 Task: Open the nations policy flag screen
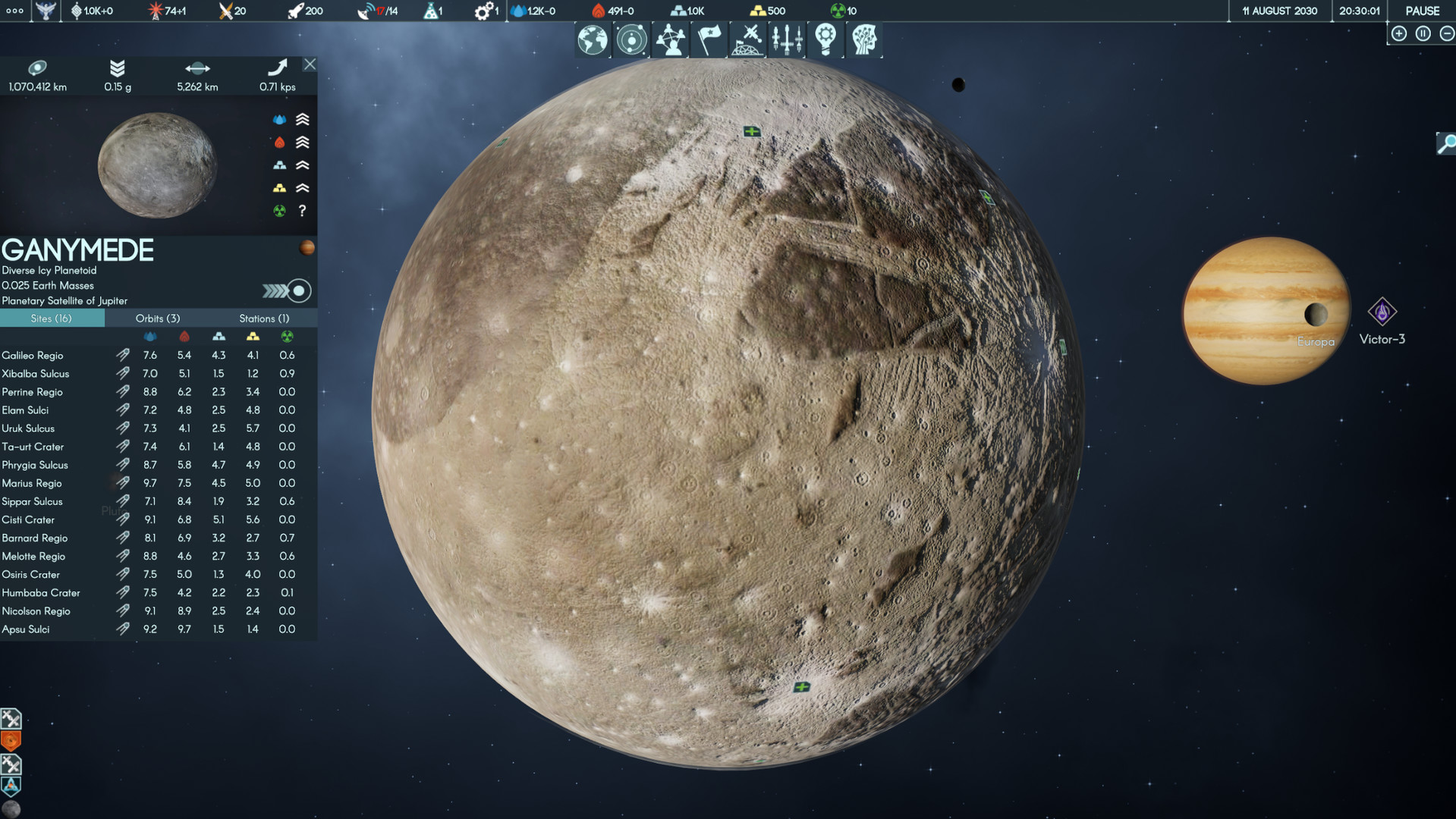pyautogui.click(x=709, y=39)
